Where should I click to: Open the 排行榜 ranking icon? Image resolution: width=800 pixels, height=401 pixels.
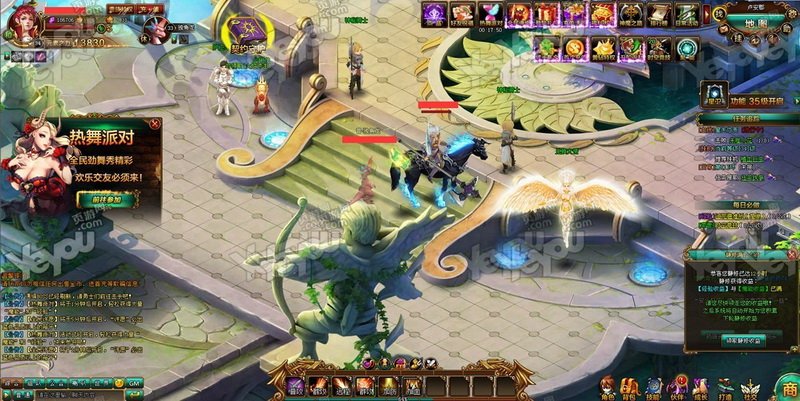tap(660, 14)
